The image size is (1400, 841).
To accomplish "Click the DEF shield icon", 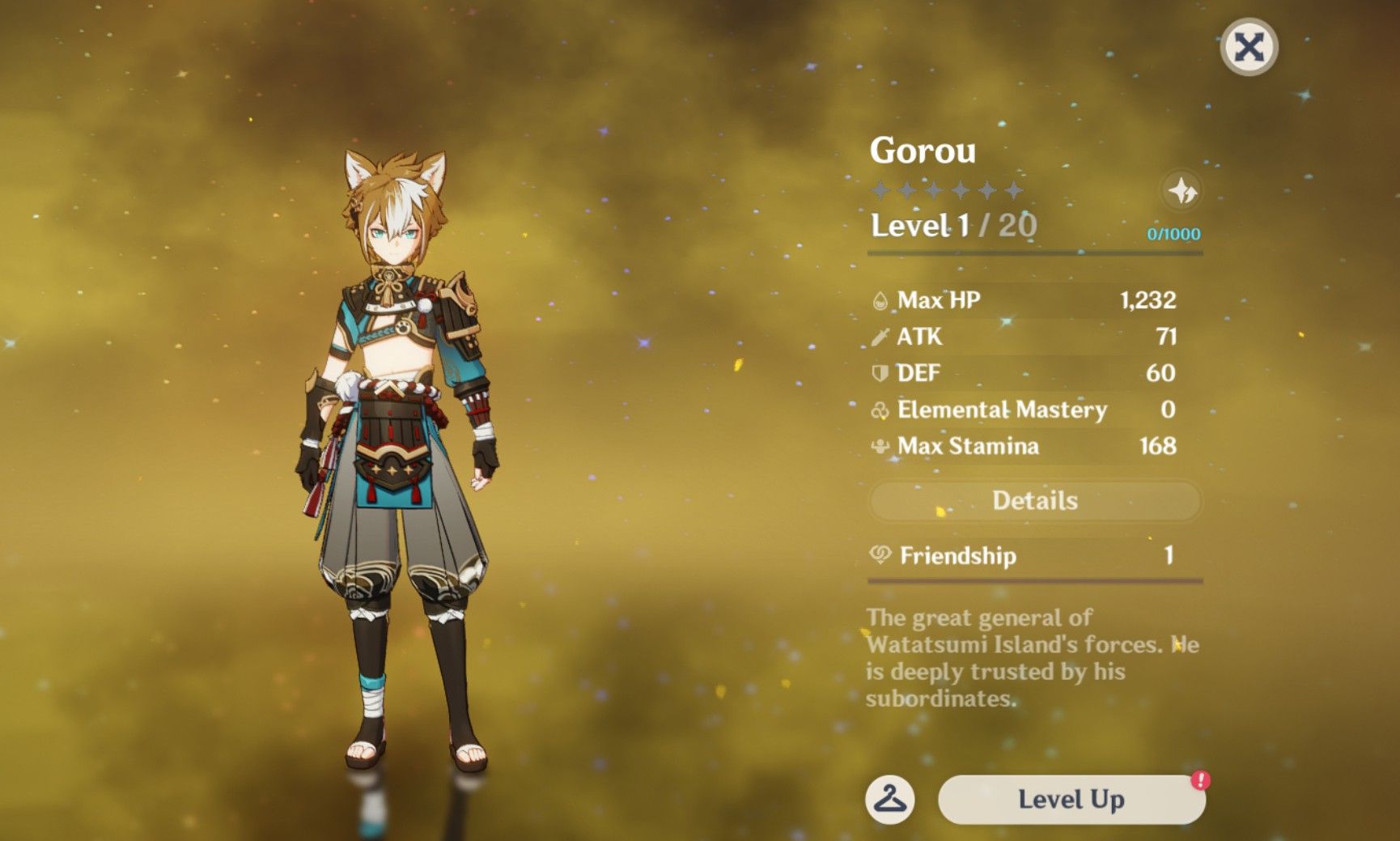I will 880,373.
